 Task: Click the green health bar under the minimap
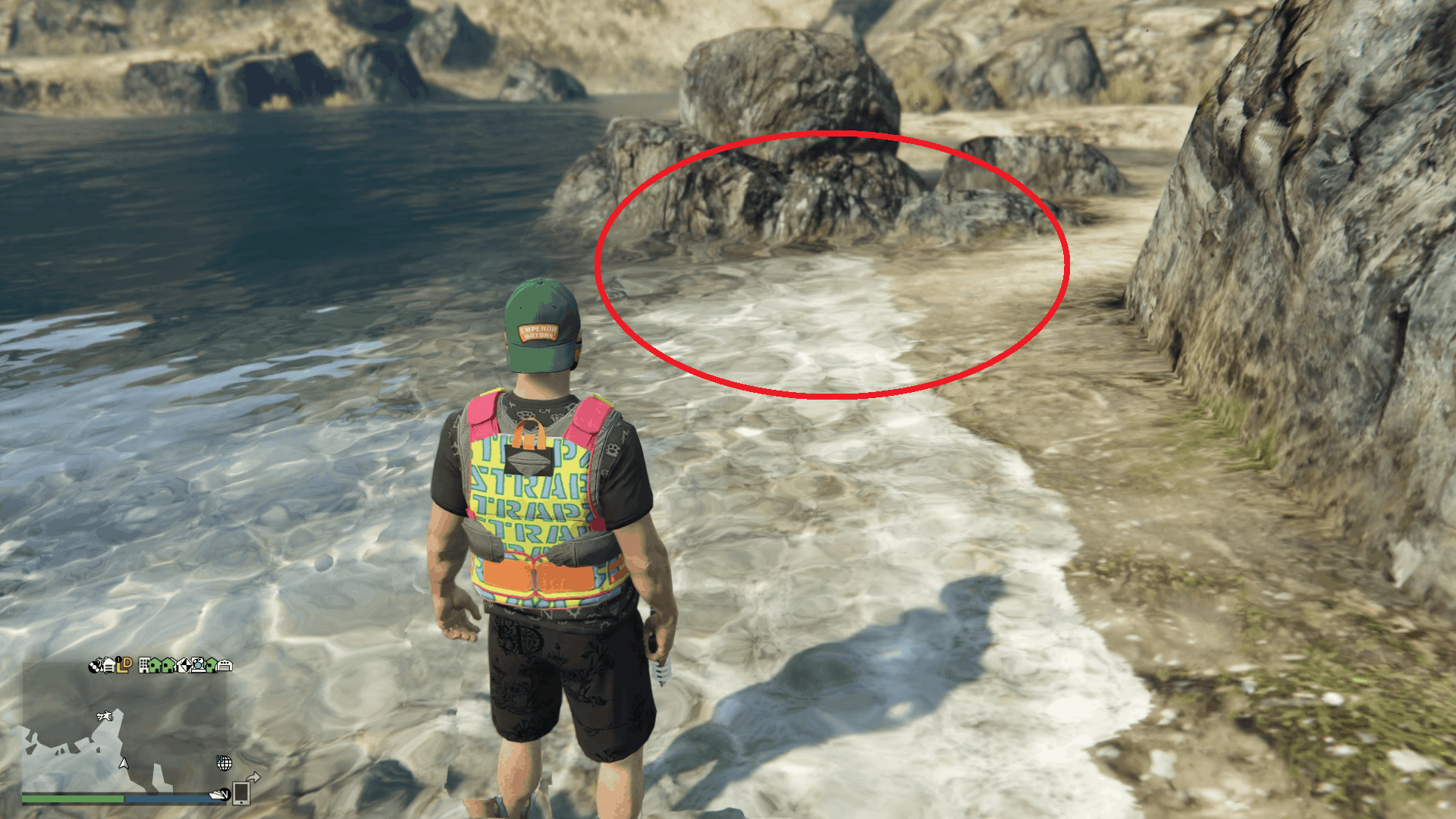72,799
